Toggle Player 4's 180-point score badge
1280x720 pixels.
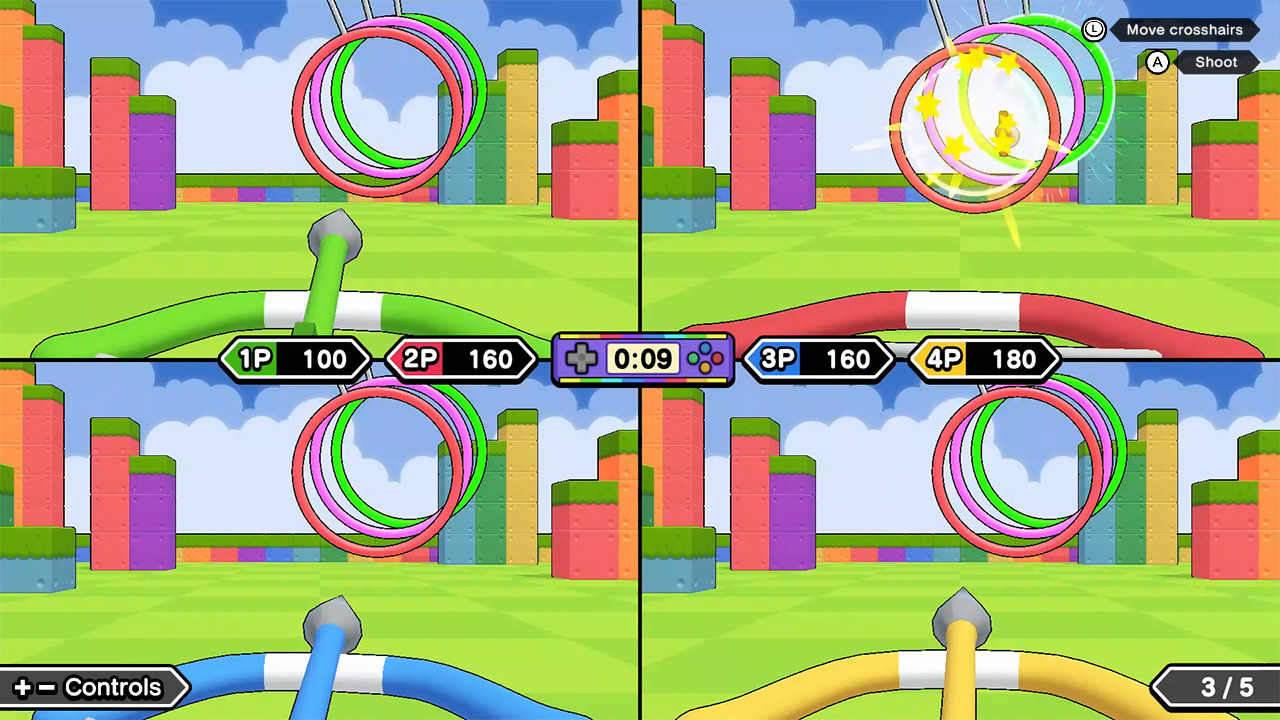coord(984,359)
